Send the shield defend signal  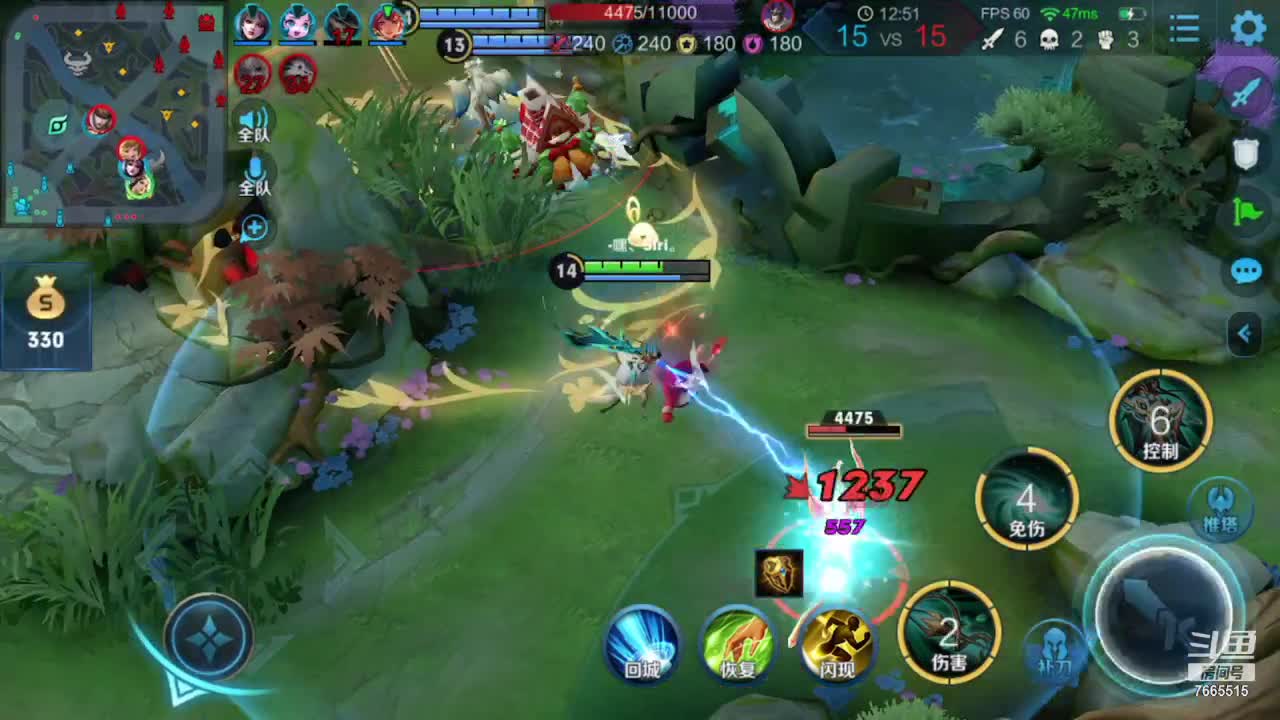coord(1246,152)
